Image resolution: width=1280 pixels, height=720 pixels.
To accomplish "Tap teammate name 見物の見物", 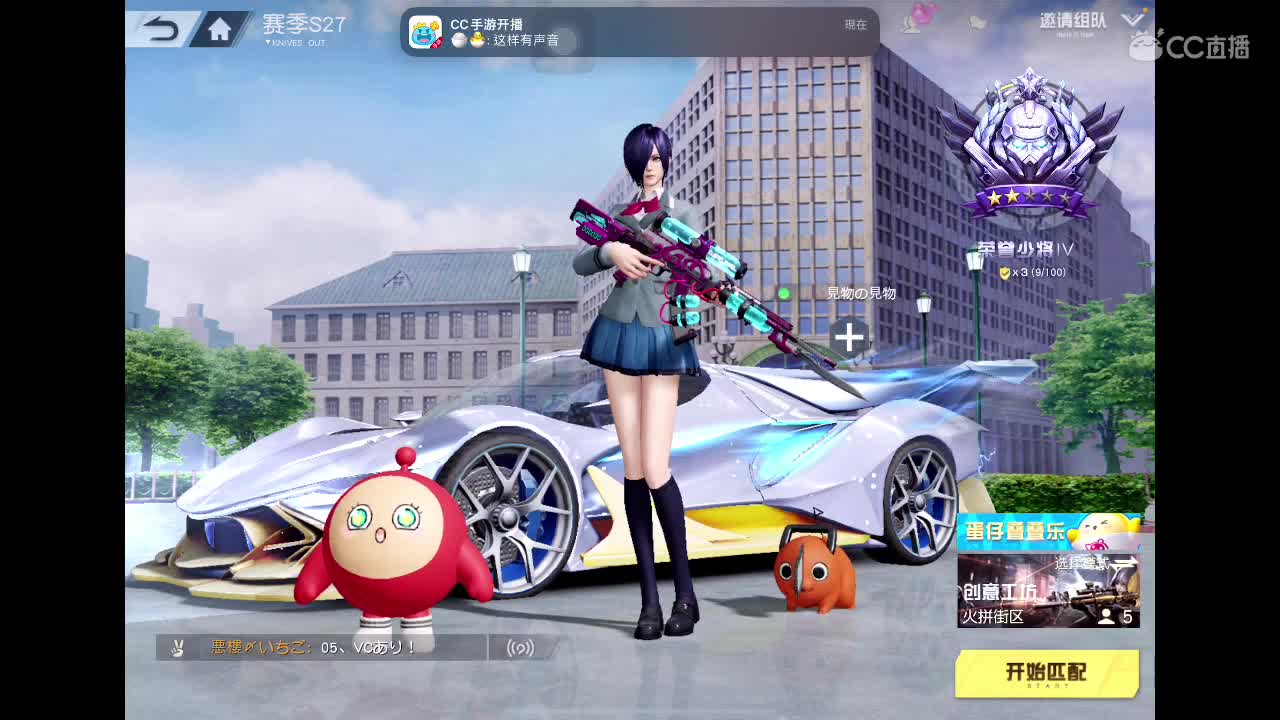I will (x=862, y=293).
